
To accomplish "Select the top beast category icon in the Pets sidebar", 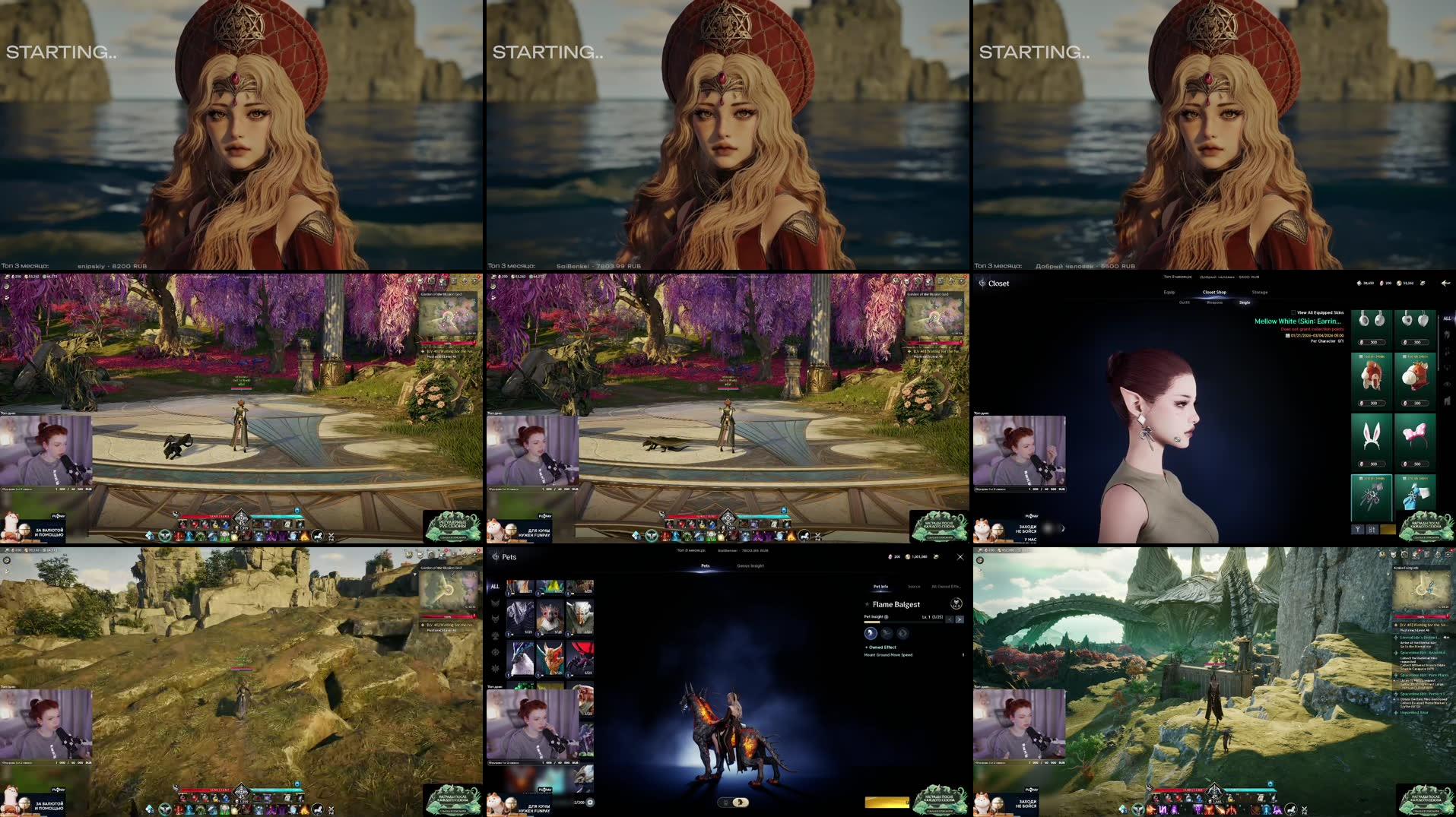I will (496, 600).
